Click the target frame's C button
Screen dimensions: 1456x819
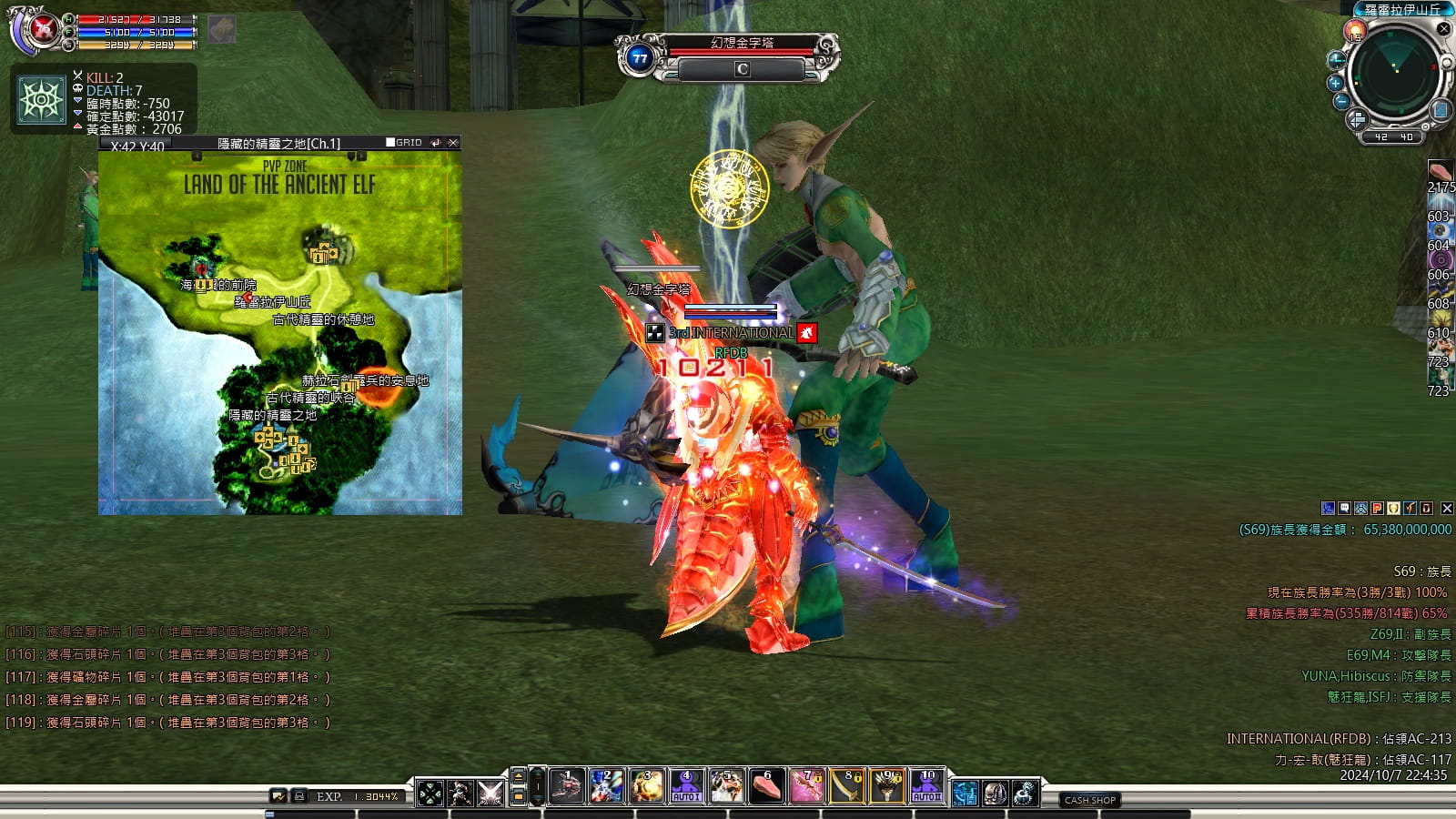[742, 69]
